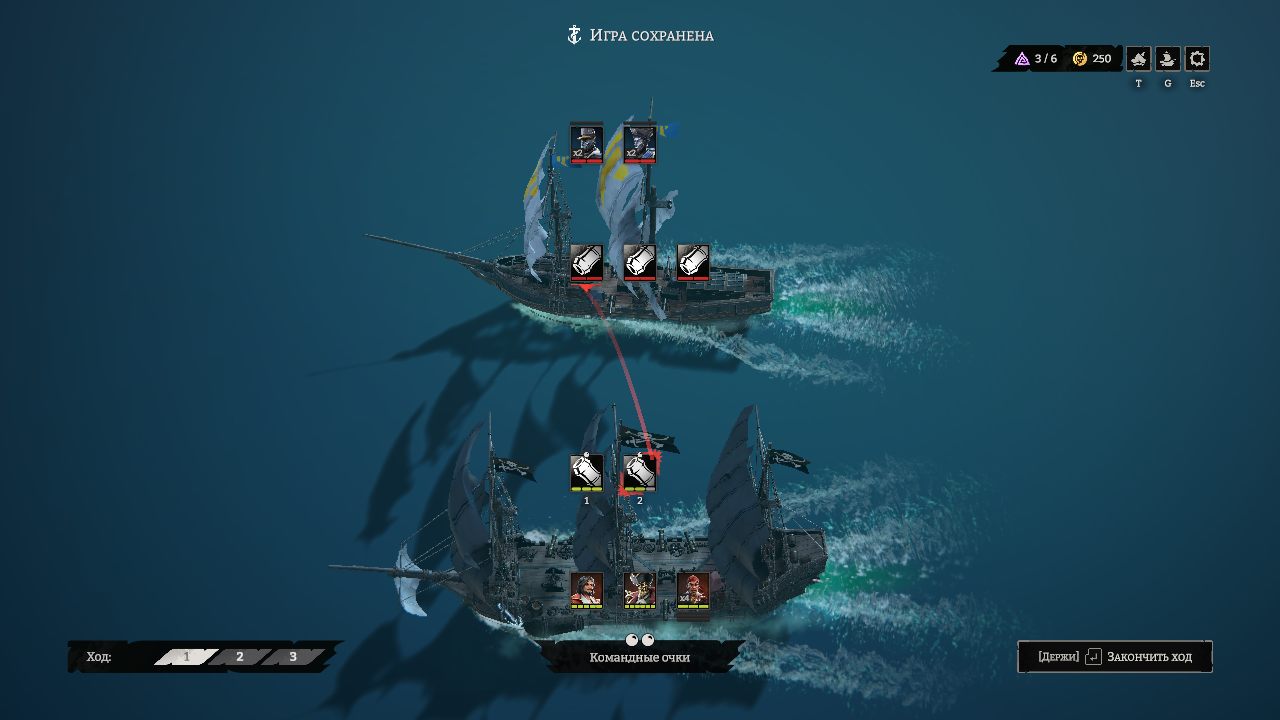Target the enemy soldier in brimmed hat
The height and width of the screenshot is (720, 1280).
pyautogui.click(x=586, y=143)
